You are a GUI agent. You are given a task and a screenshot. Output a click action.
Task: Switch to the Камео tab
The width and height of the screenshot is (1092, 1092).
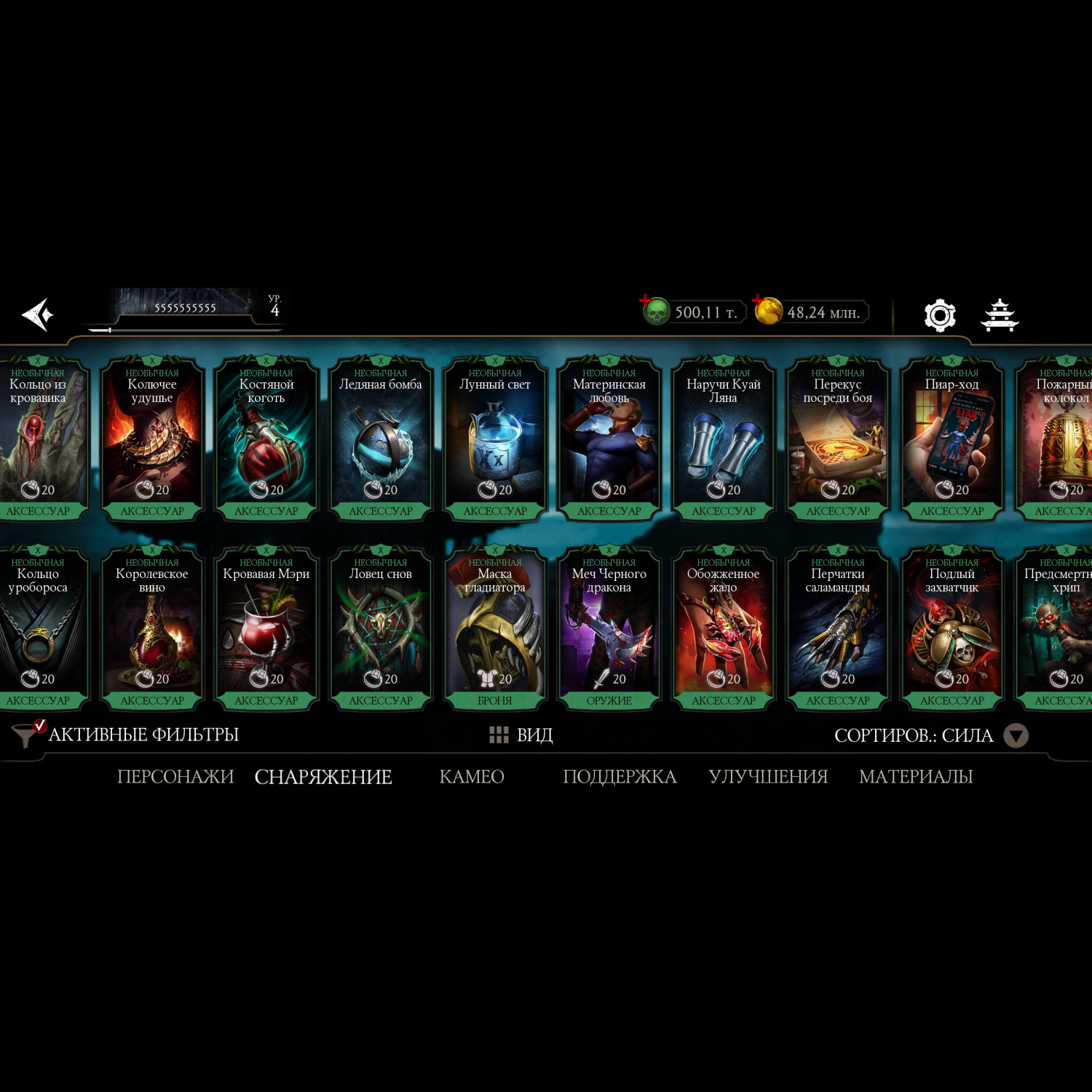pyautogui.click(x=472, y=777)
